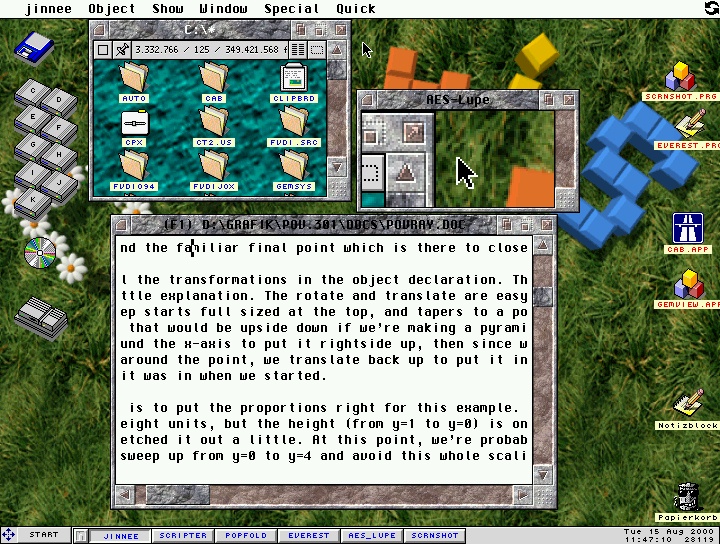Viewport: 720px width, 544px height.
Task: Open the Window menu
Action: [x=223, y=9]
